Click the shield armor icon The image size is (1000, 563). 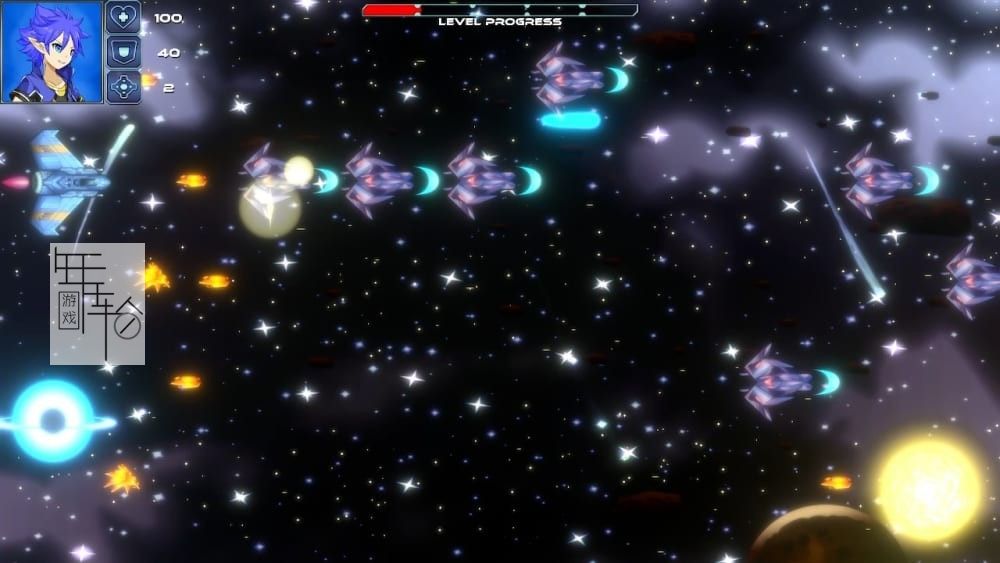pyautogui.click(x=123, y=52)
